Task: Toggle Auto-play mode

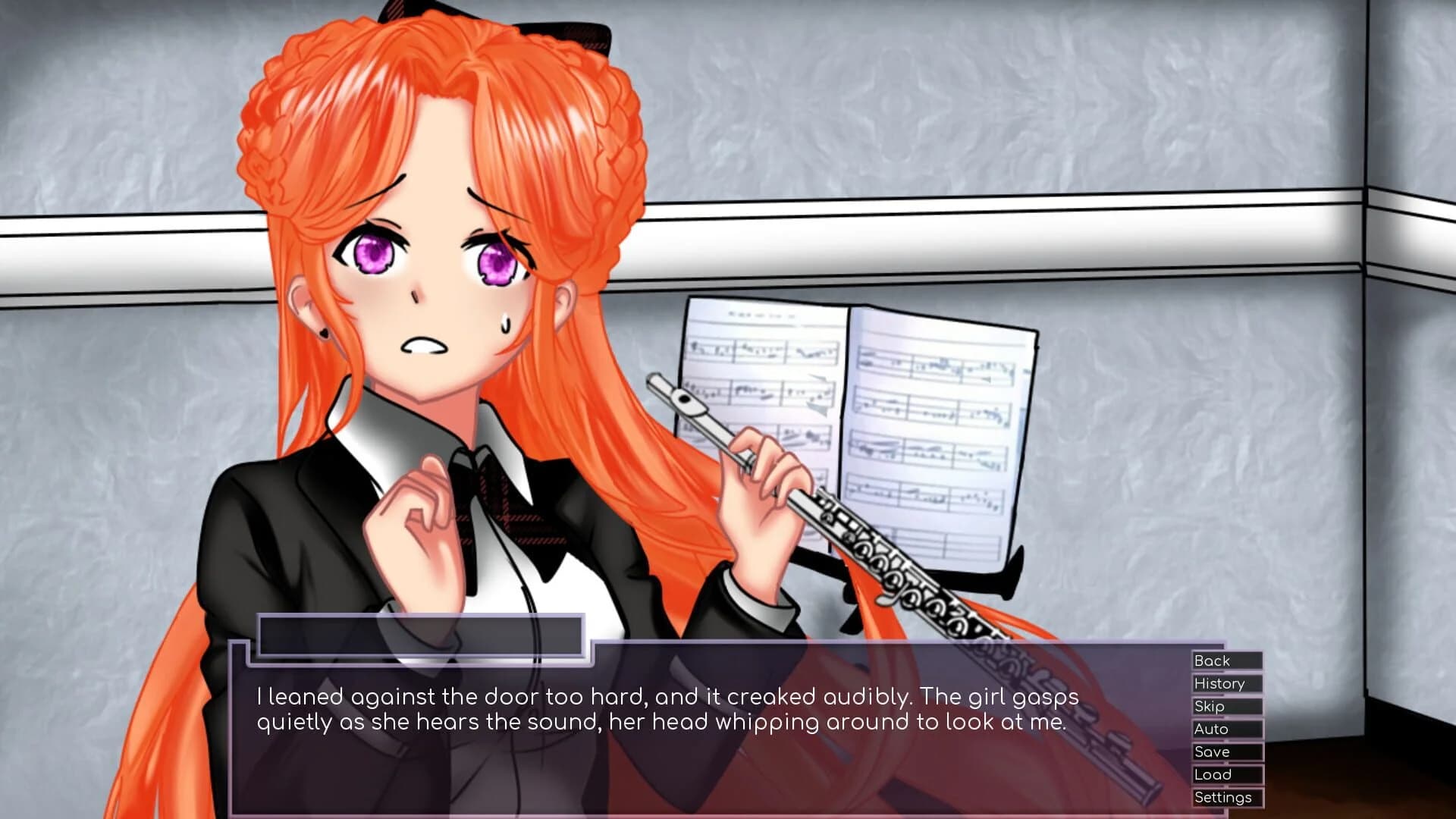Action: 1225,729
